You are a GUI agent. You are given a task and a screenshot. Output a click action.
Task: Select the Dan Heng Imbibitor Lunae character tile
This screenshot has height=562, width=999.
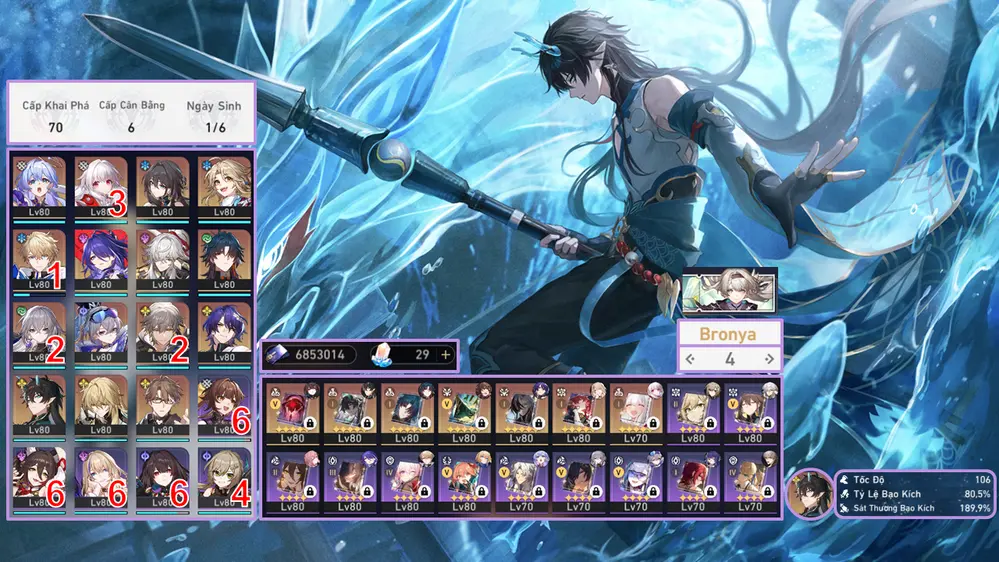click(x=40, y=404)
